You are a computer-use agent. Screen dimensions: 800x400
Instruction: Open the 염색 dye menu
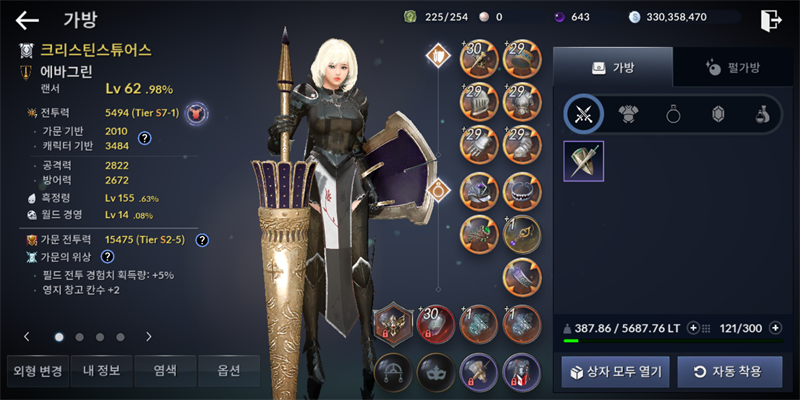coord(165,371)
